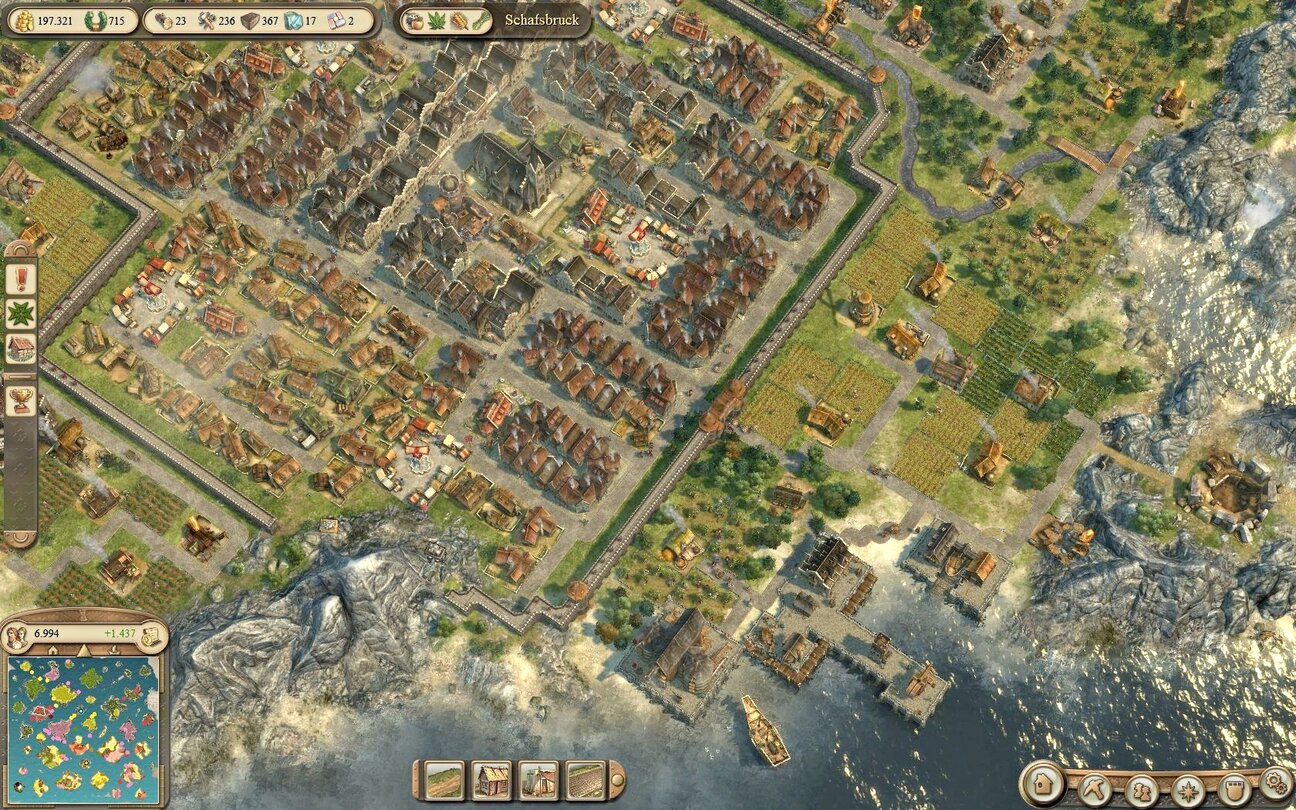The height and width of the screenshot is (810, 1296).
Task: Select the road building shortcut
Action: coord(445,780)
